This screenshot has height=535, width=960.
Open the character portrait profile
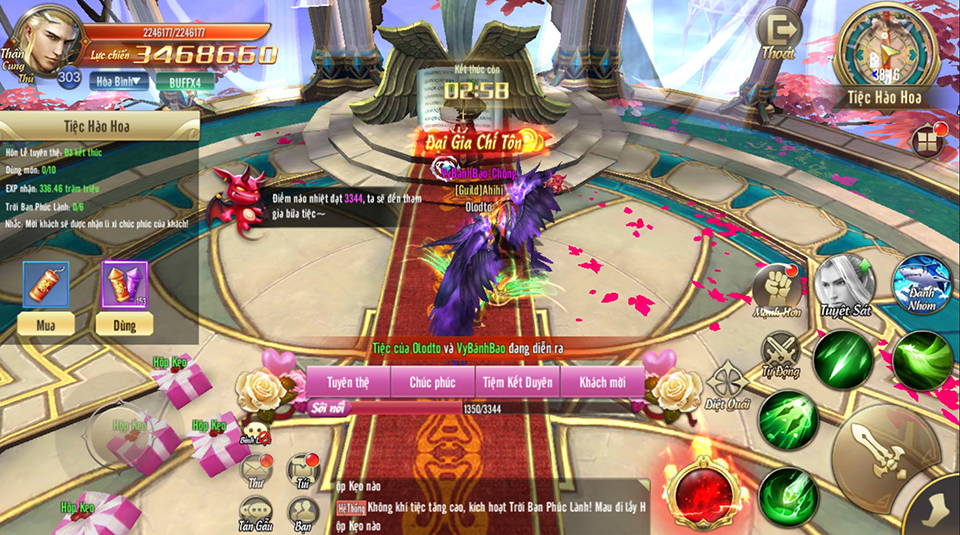click(42, 40)
